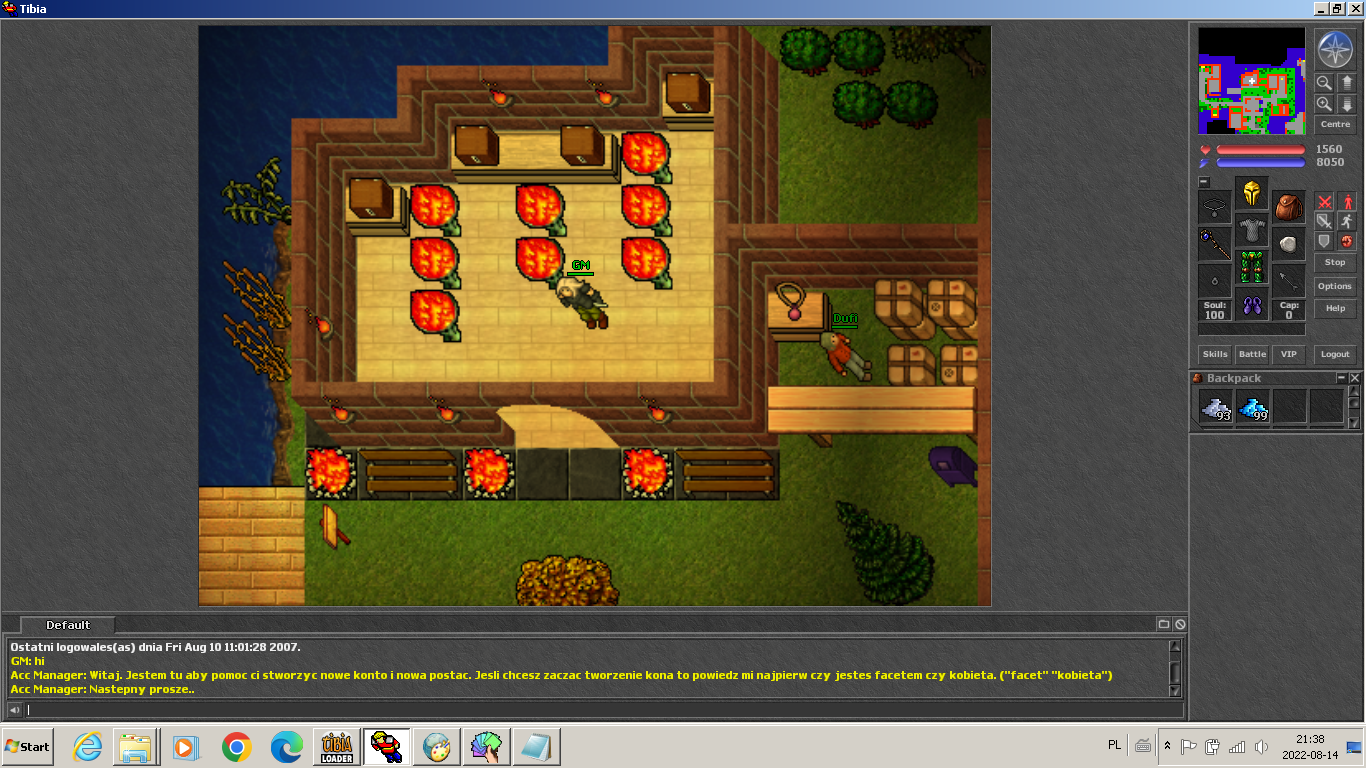
Task: Move the minimap one floor up
Action: 1346,83
